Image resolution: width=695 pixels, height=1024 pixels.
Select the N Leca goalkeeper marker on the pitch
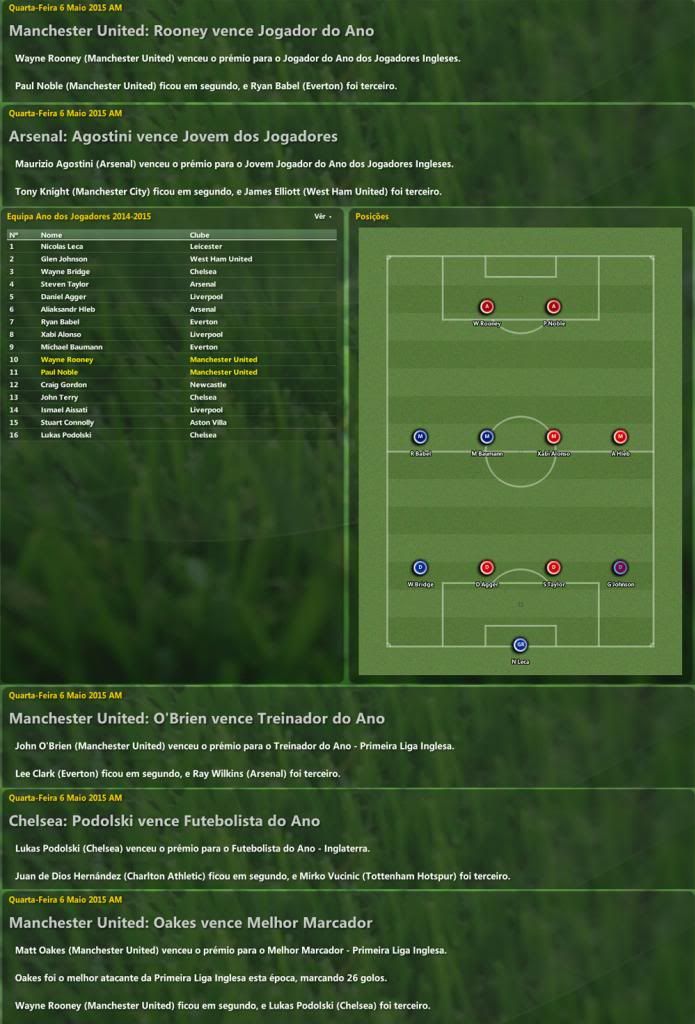coord(520,645)
